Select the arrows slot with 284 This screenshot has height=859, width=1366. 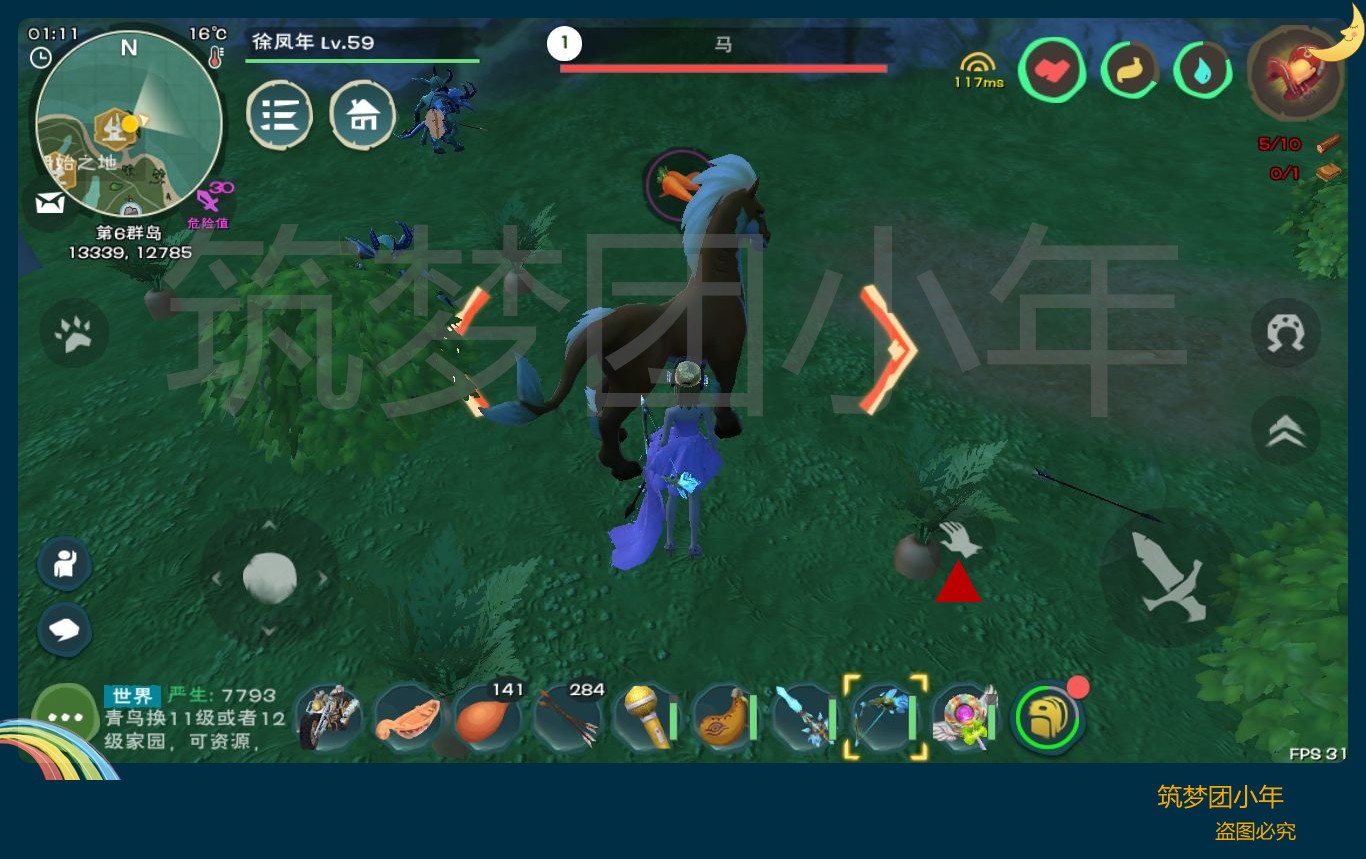point(567,717)
